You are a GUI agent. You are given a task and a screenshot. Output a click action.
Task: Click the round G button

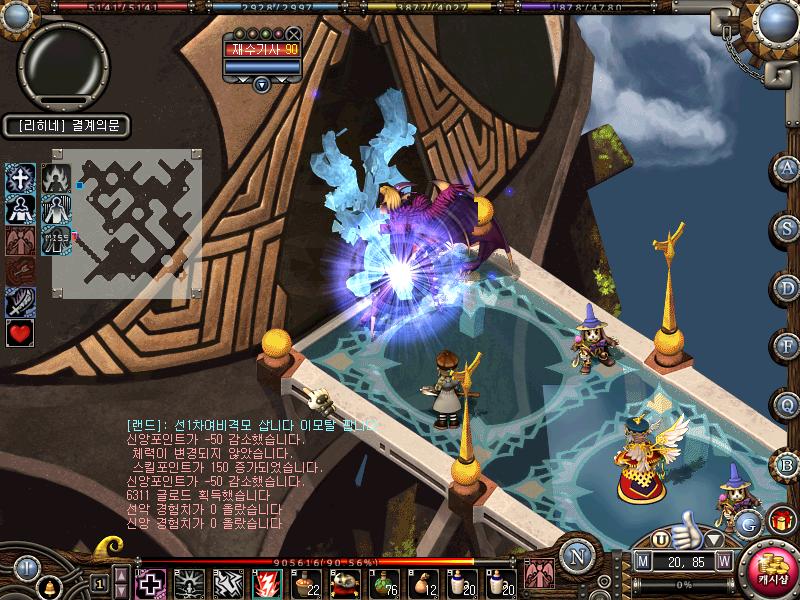pyautogui.click(x=748, y=522)
